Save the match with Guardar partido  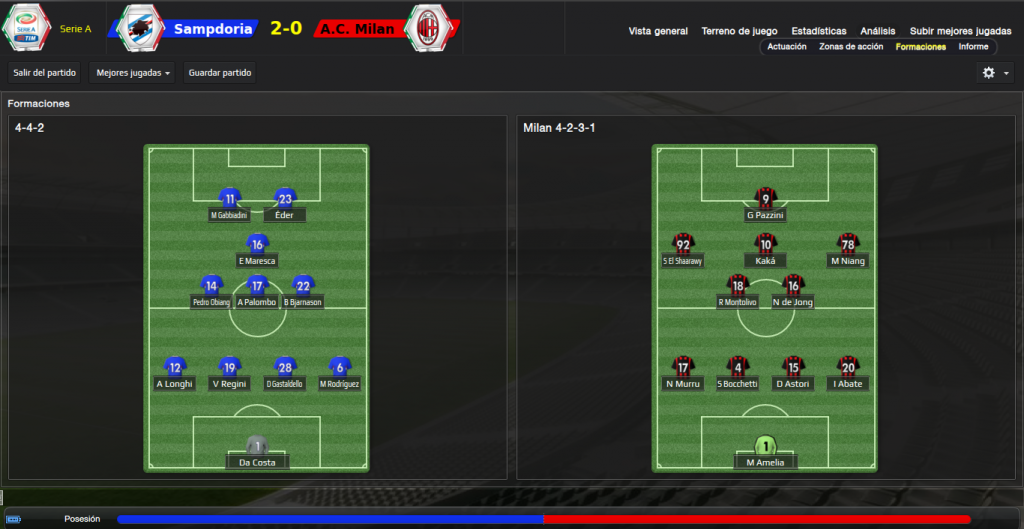point(221,72)
